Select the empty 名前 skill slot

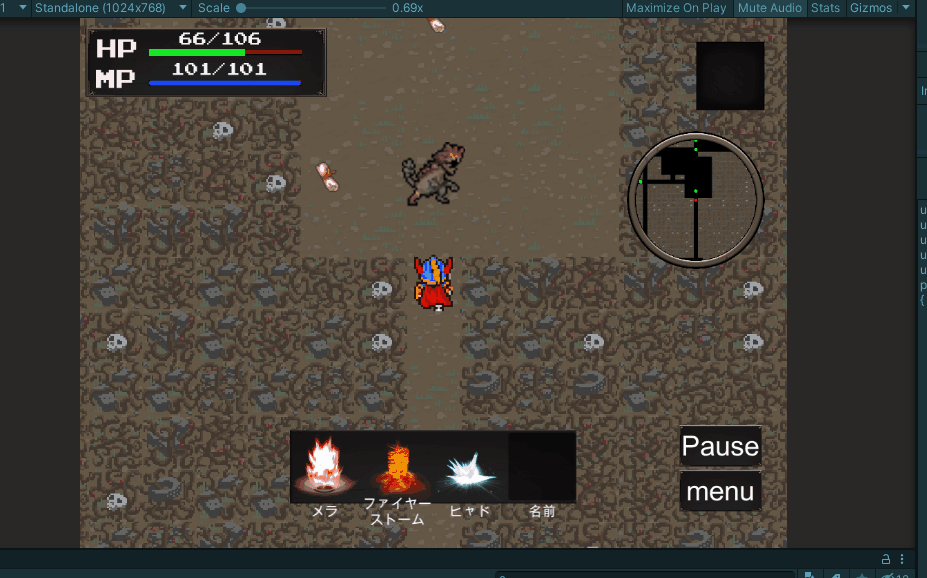[x=542, y=467]
